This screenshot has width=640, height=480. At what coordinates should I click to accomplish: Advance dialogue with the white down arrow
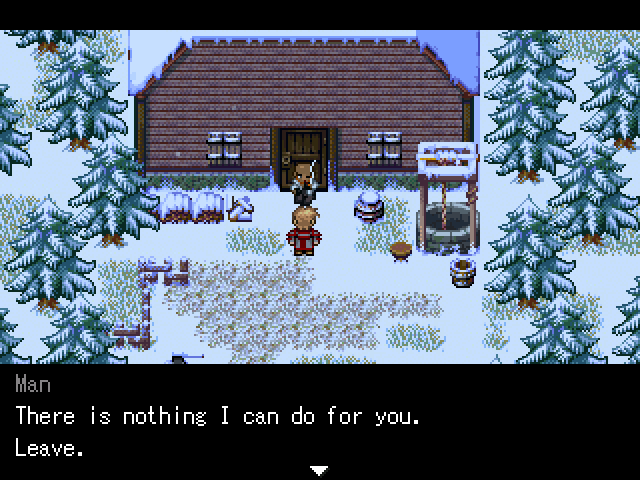pyautogui.click(x=319, y=469)
